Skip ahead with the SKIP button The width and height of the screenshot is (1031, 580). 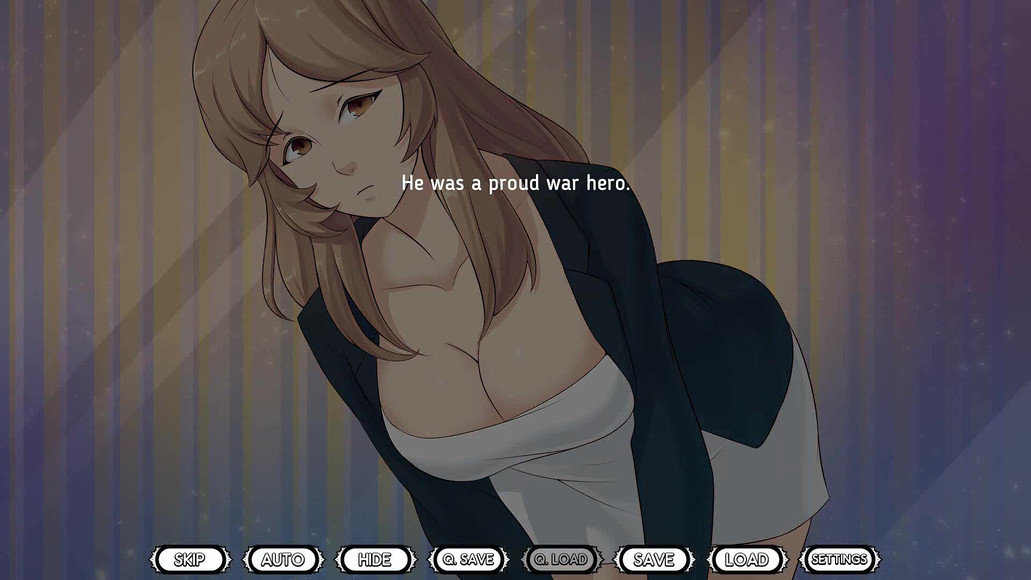pyautogui.click(x=190, y=559)
